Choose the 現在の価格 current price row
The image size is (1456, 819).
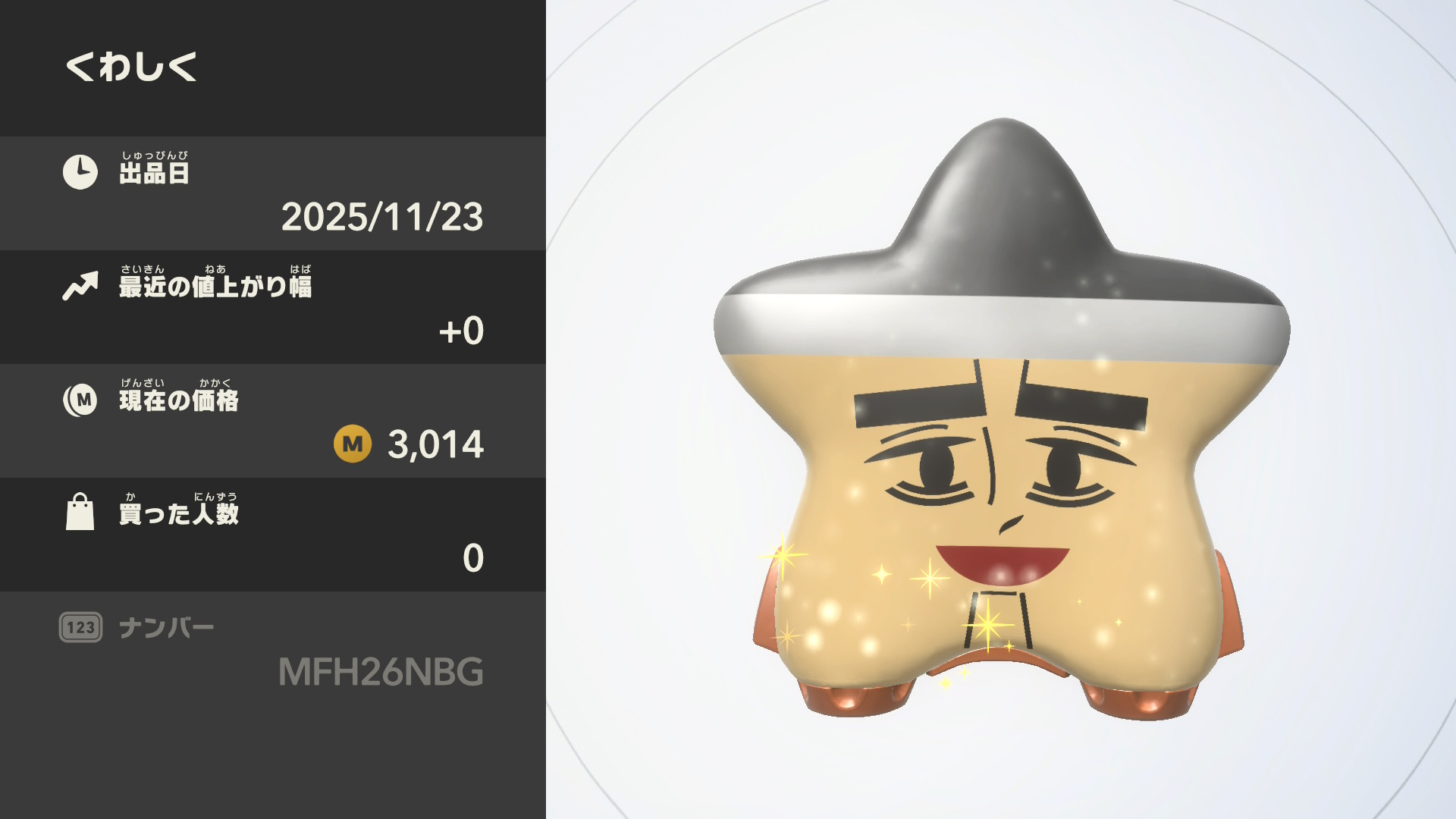coord(273,421)
